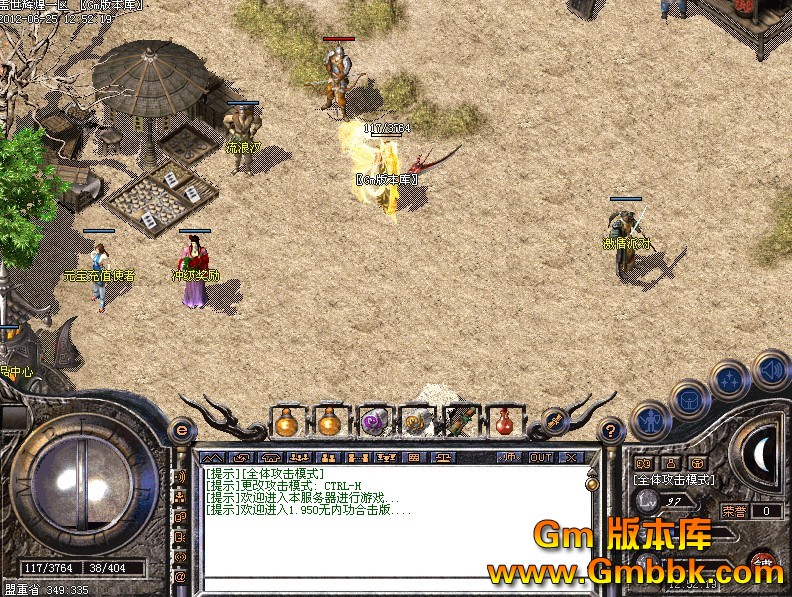Click the OUT button above the chat
Viewport: 792px width, 597px height.
541,457
